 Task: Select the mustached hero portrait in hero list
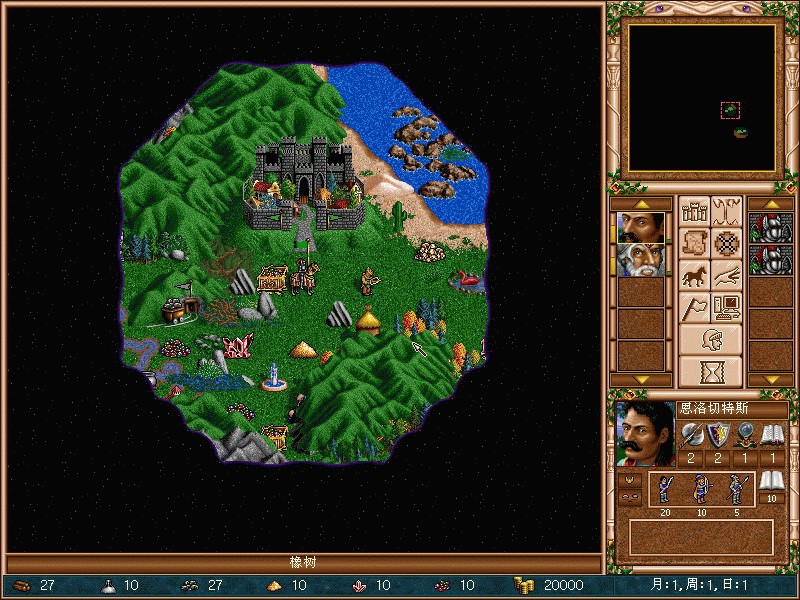tap(641, 227)
